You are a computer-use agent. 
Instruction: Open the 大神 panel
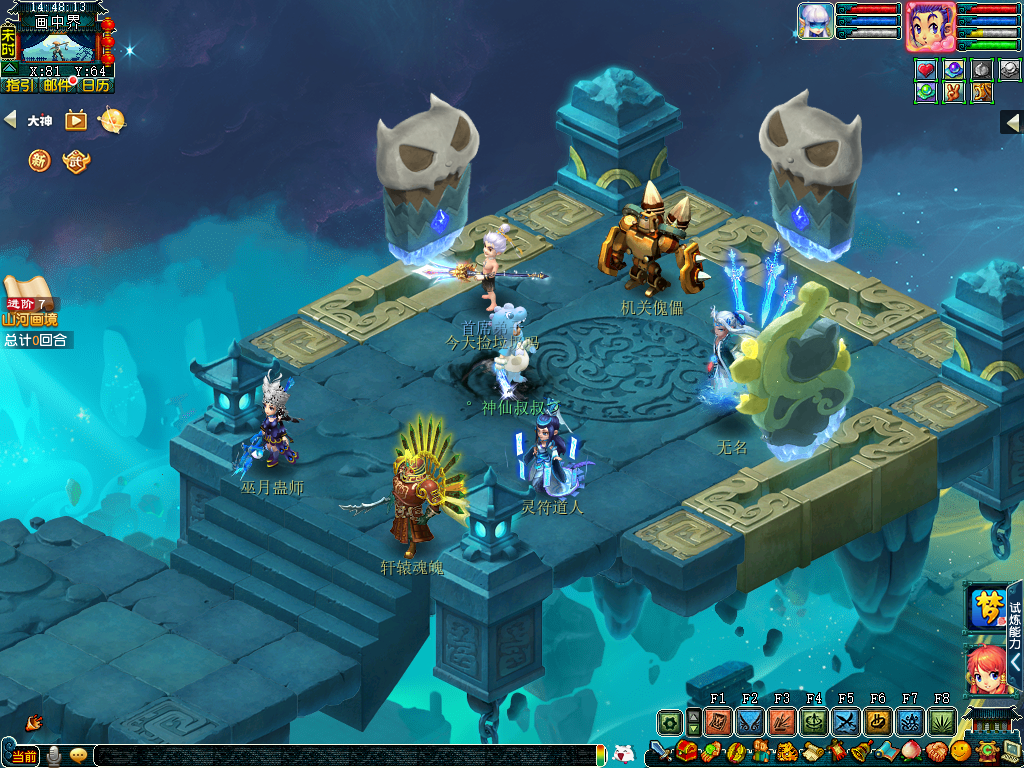(x=39, y=121)
